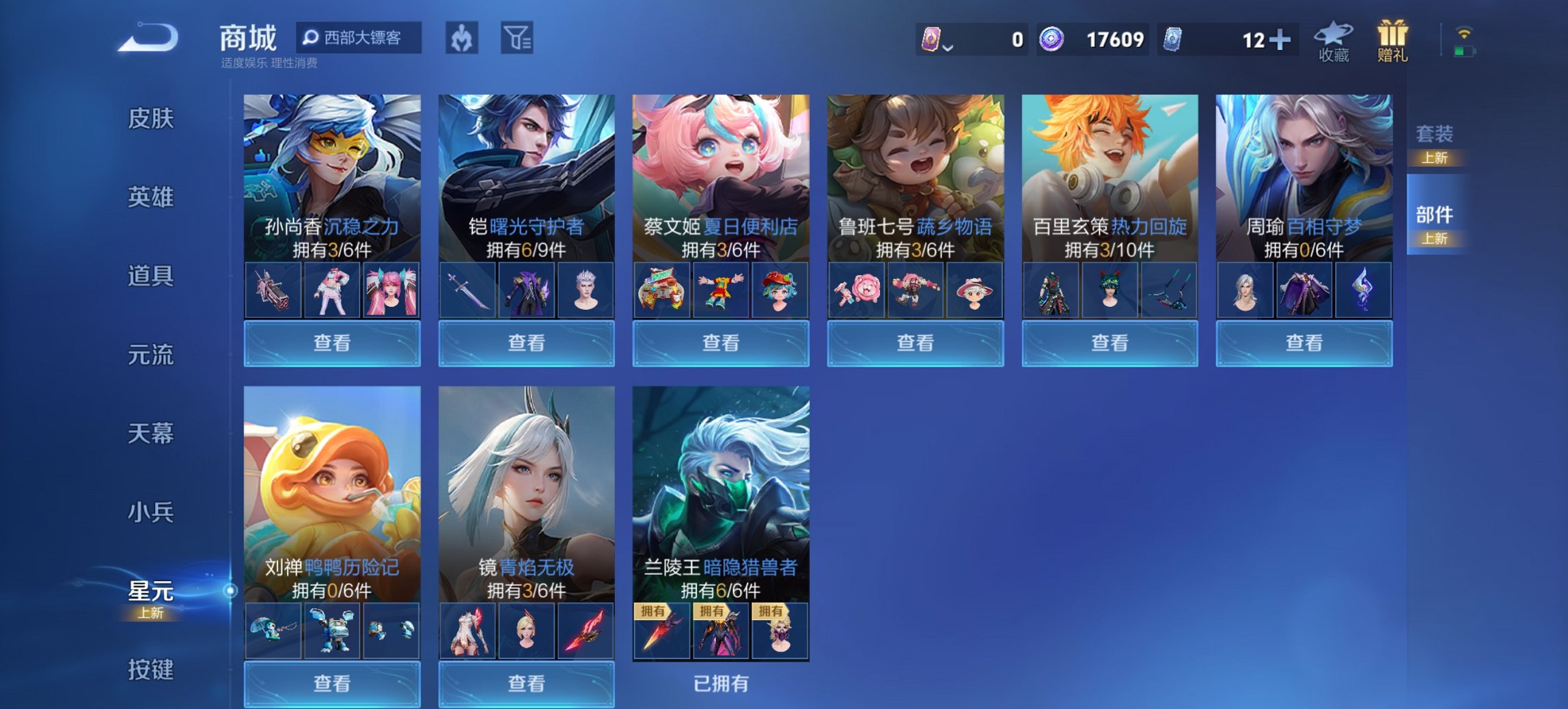Click the 蔡文姬 夏日便利店 card artwork
The width and height of the screenshot is (1568, 709).
pyautogui.click(x=719, y=164)
